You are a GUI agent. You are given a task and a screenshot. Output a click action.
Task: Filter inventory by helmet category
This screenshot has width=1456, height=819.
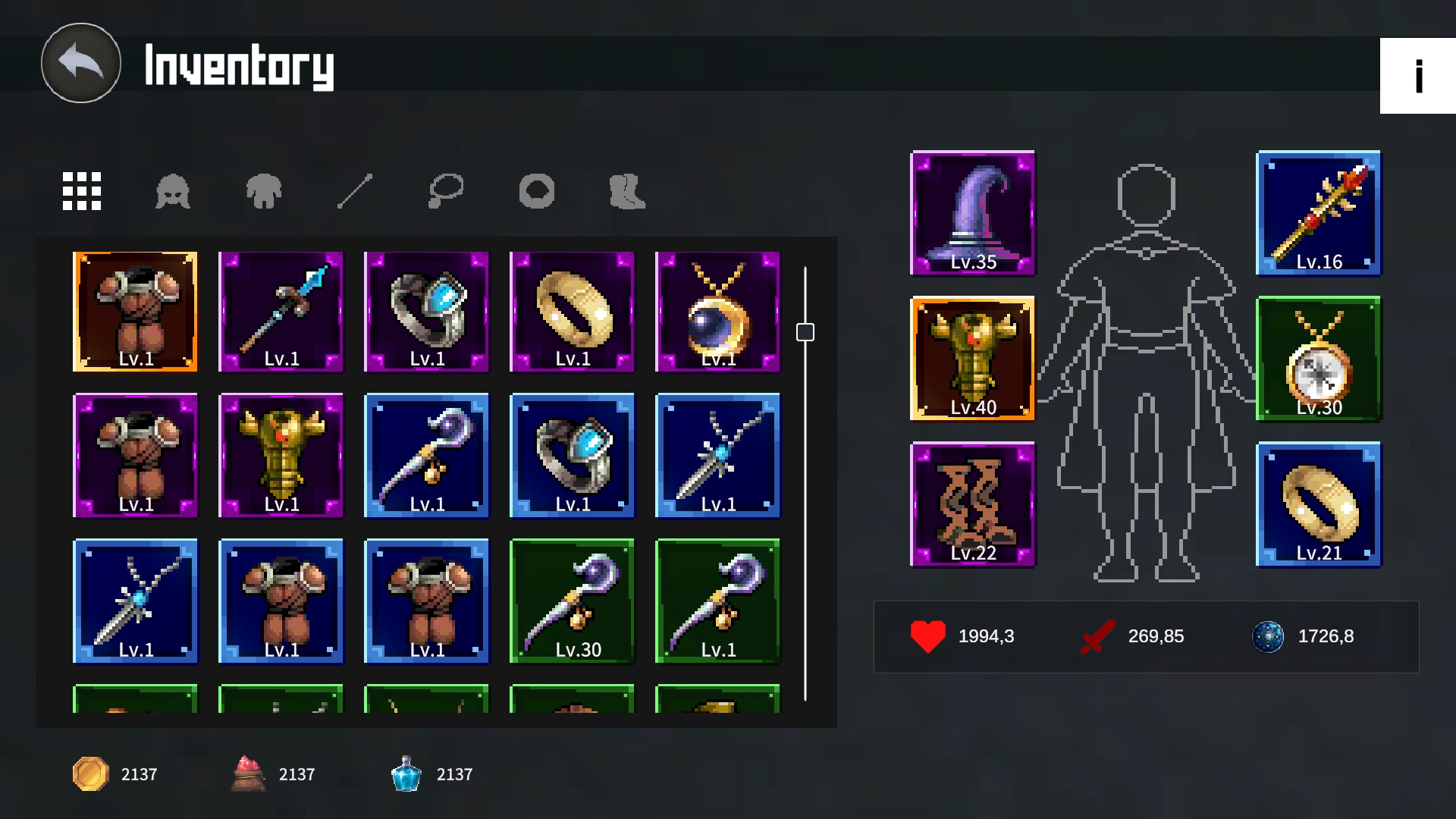[x=173, y=190]
